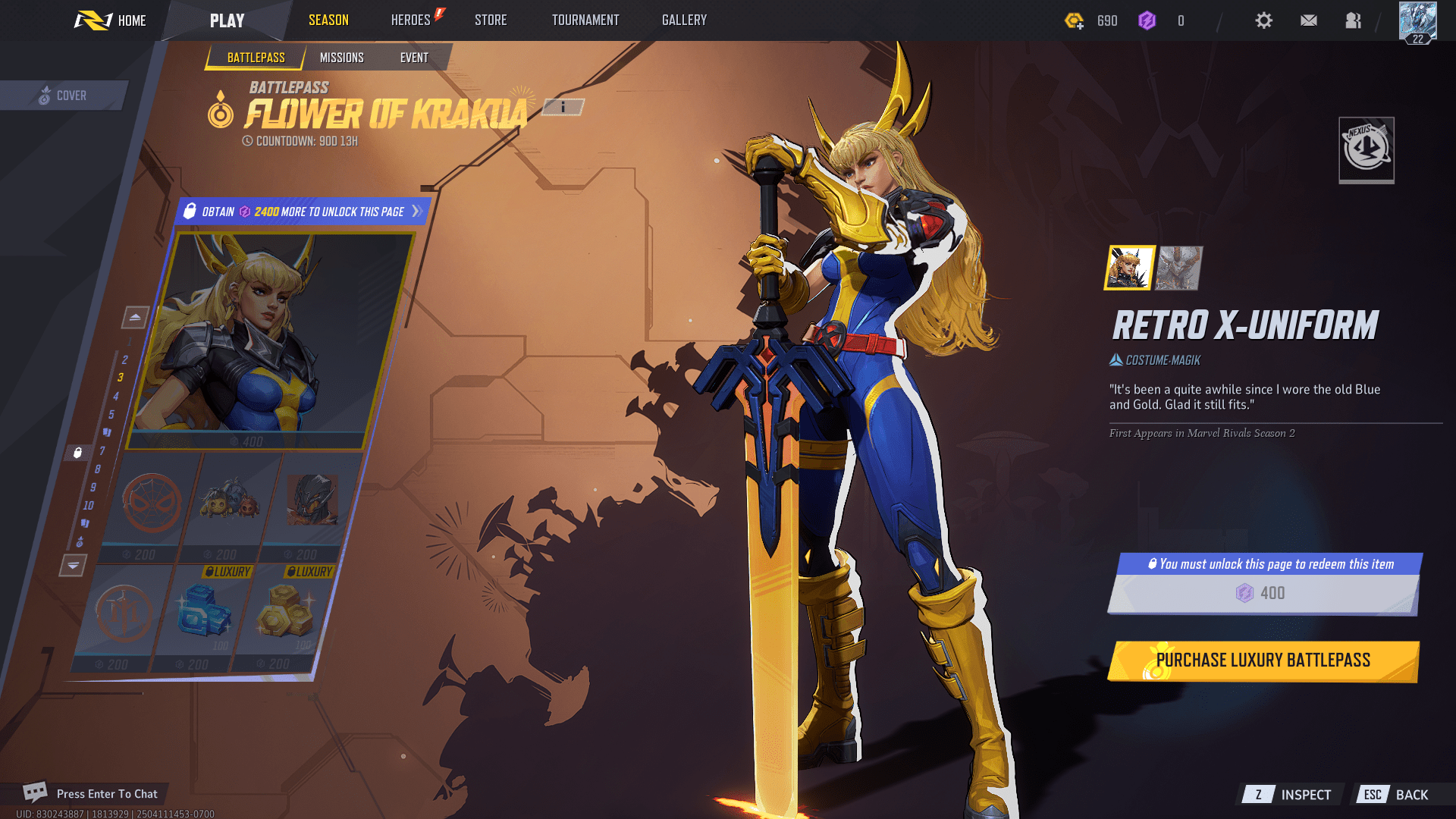Open the friends list
1456x819 pixels.
1354,20
